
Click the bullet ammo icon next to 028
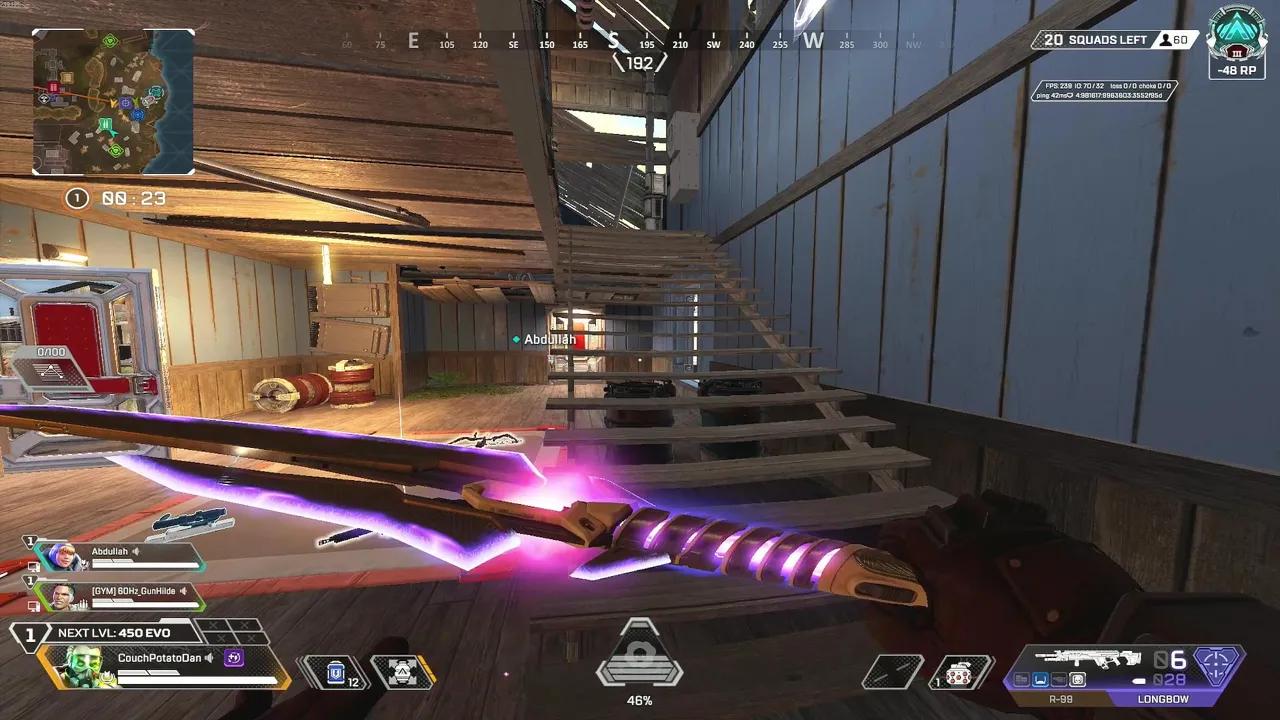1140,680
